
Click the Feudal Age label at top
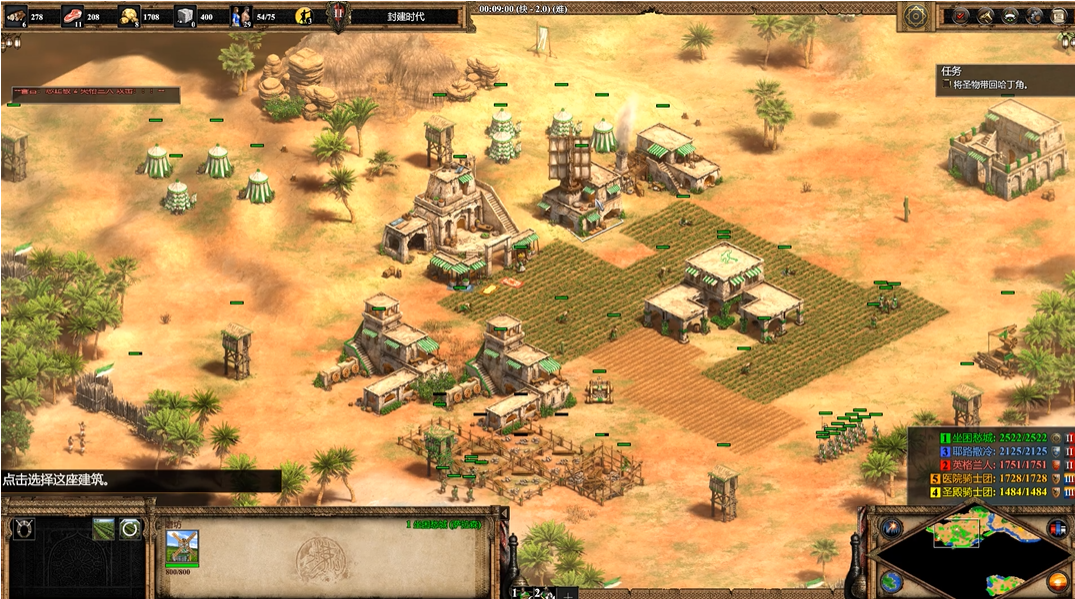coord(405,17)
